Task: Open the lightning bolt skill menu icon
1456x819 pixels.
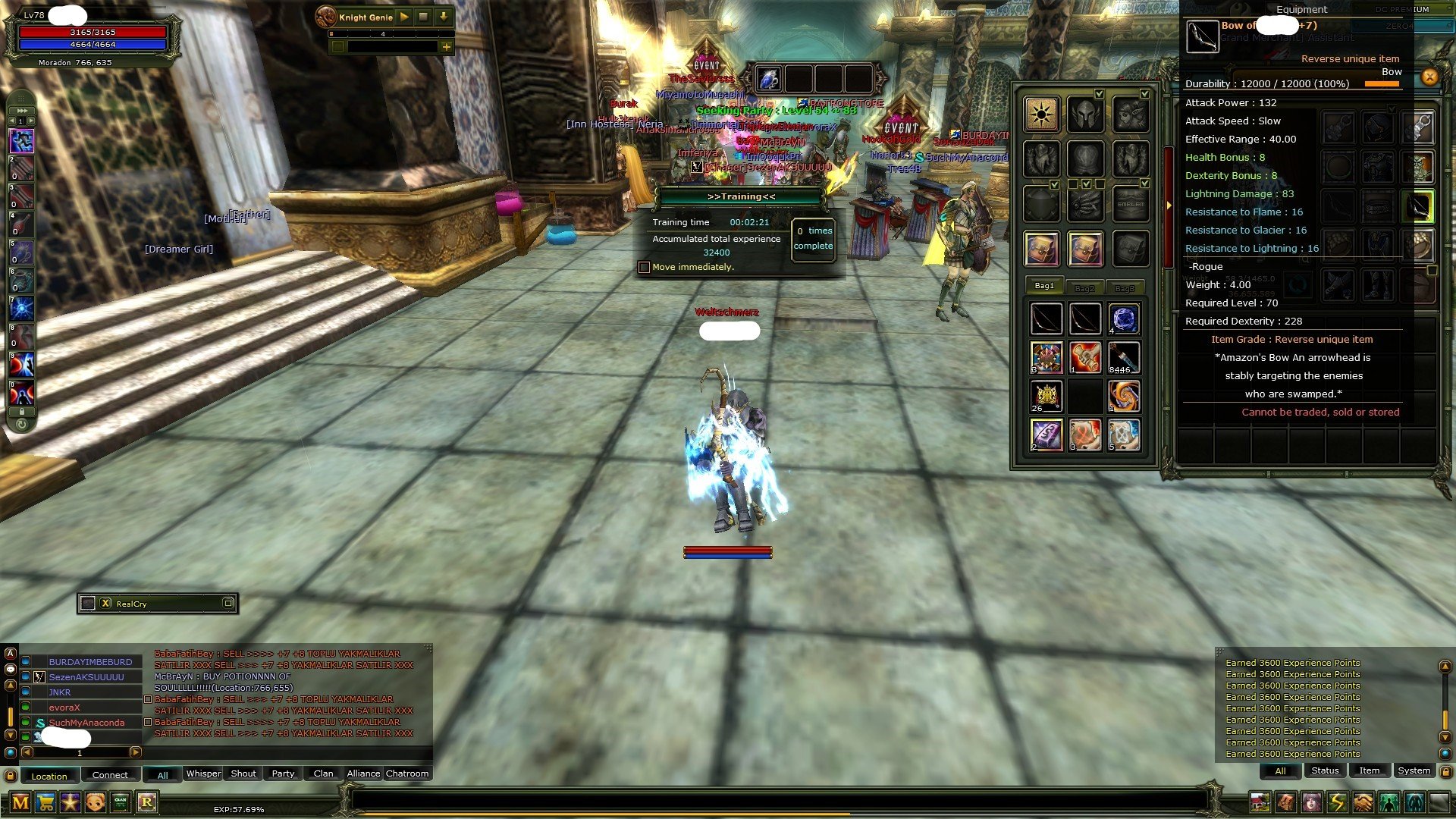Action: pos(1337,802)
